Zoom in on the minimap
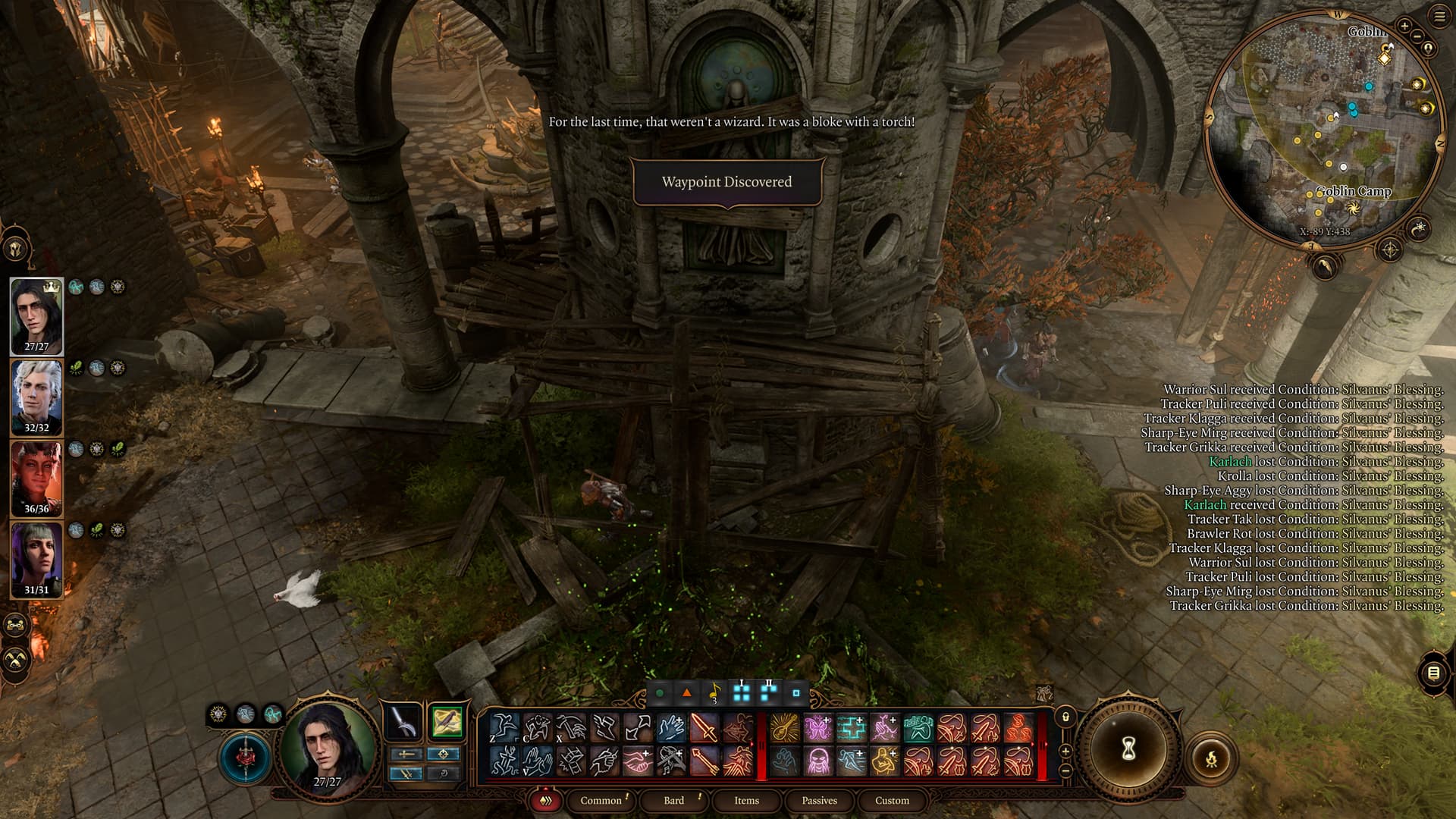The width and height of the screenshot is (1456, 819). (1404, 27)
